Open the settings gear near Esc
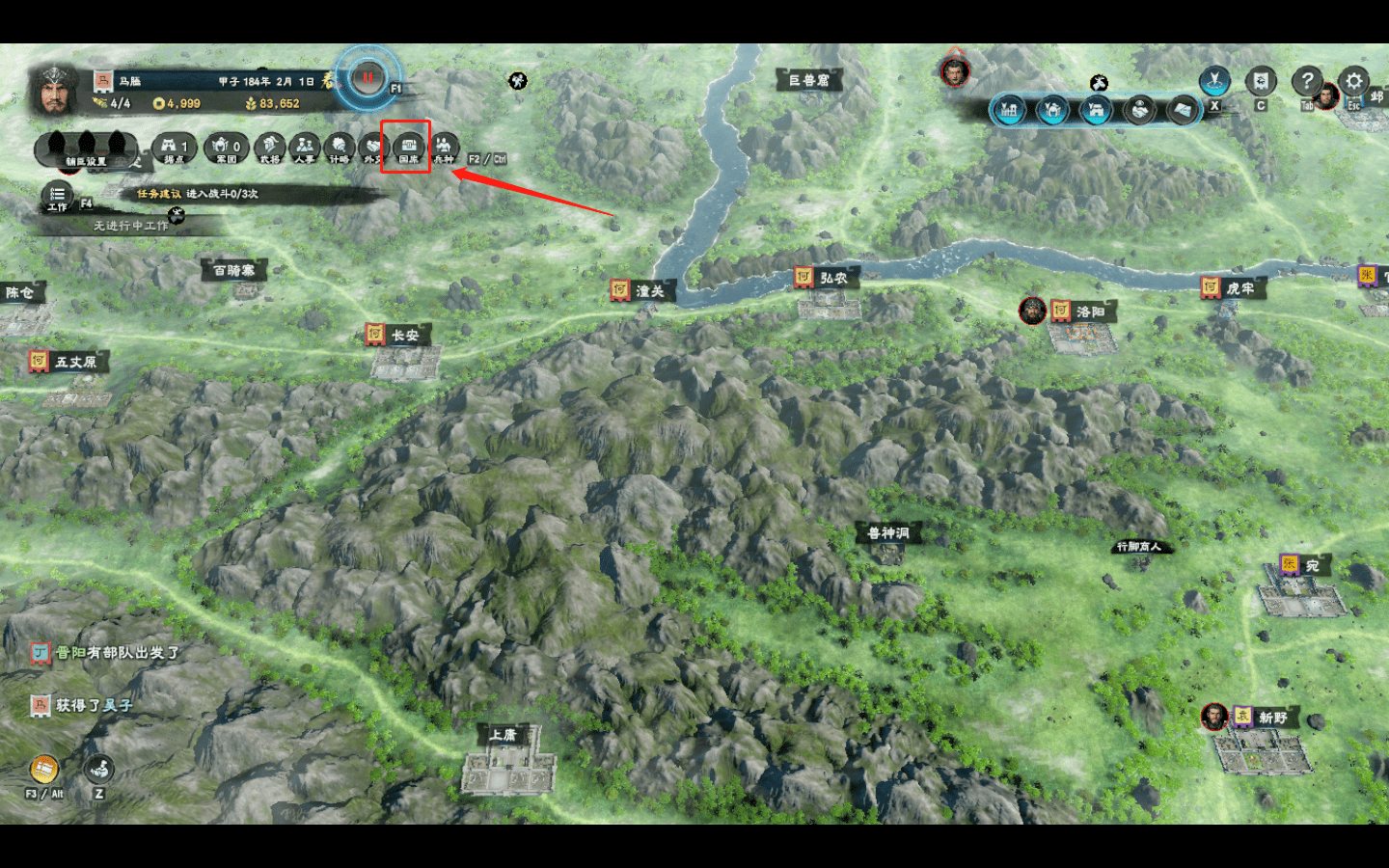 (1353, 79)
